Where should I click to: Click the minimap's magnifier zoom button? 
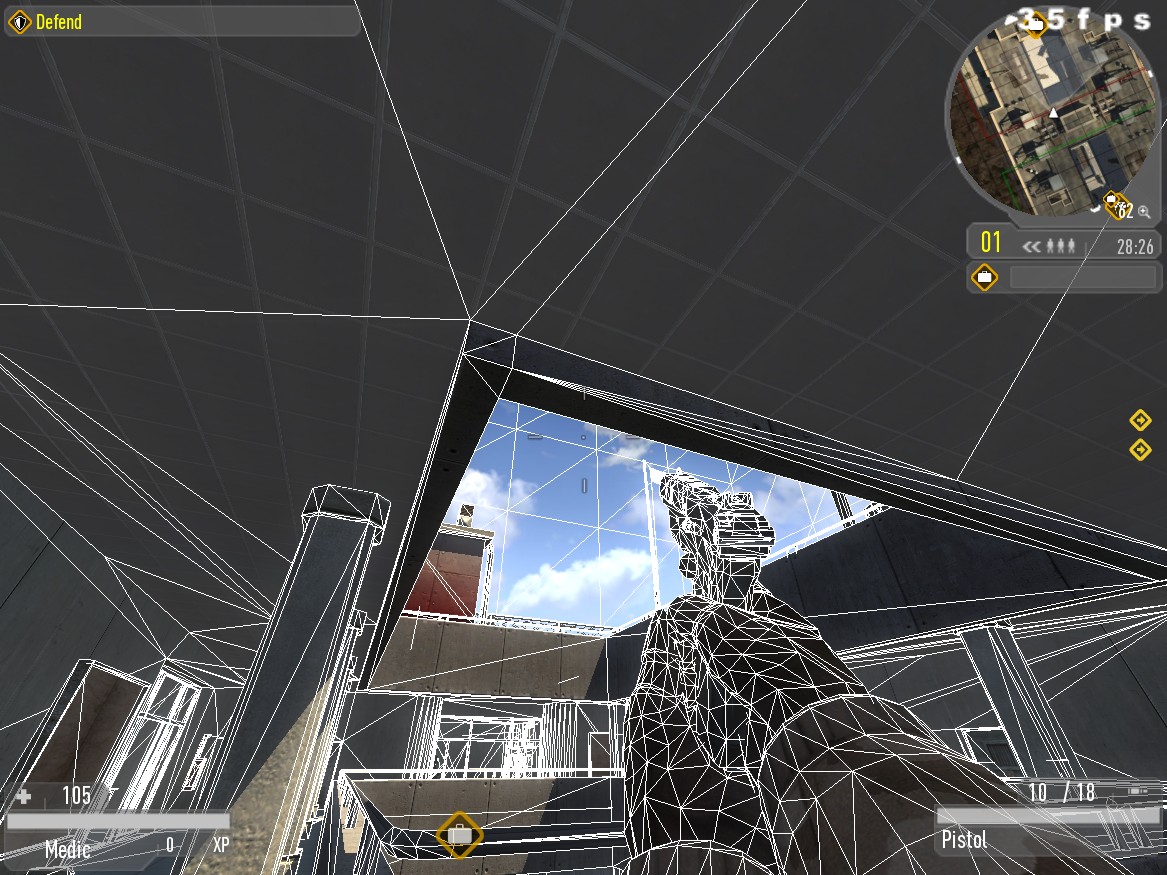[1144, 212]
